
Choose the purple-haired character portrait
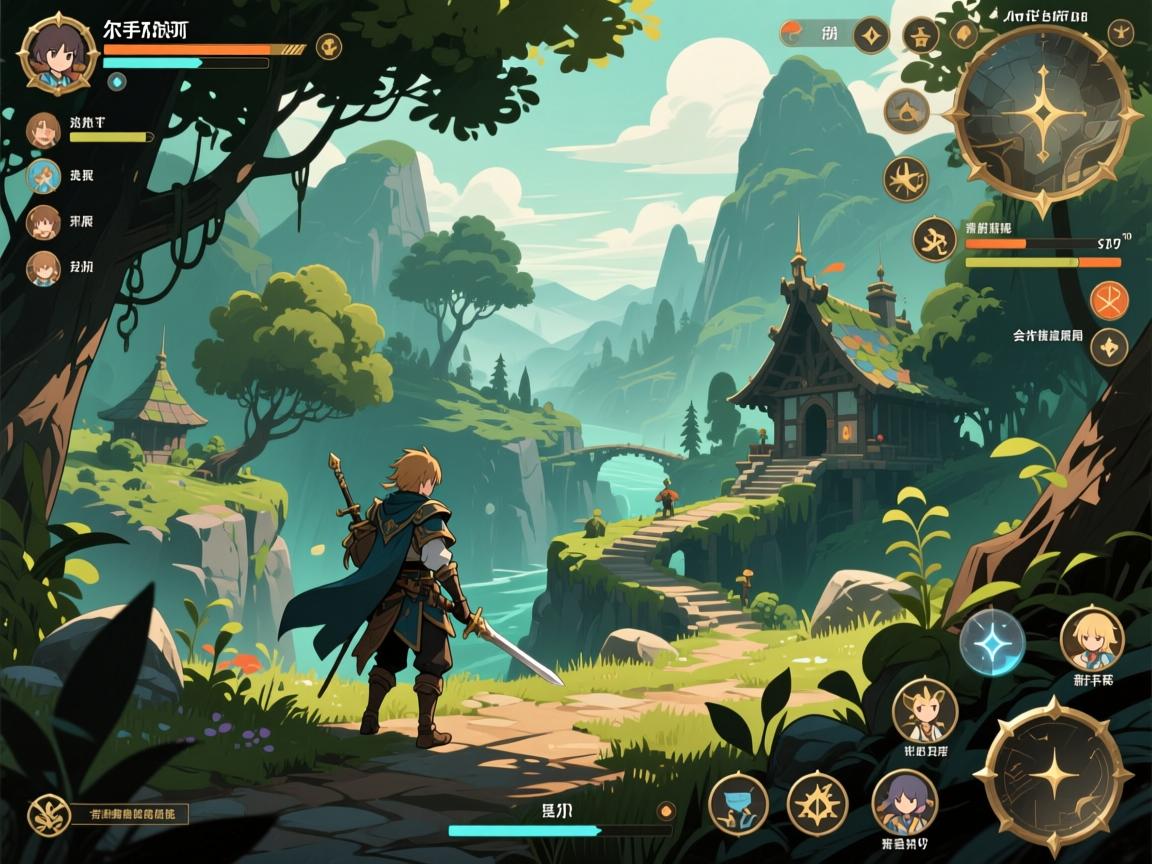[904, 802]
